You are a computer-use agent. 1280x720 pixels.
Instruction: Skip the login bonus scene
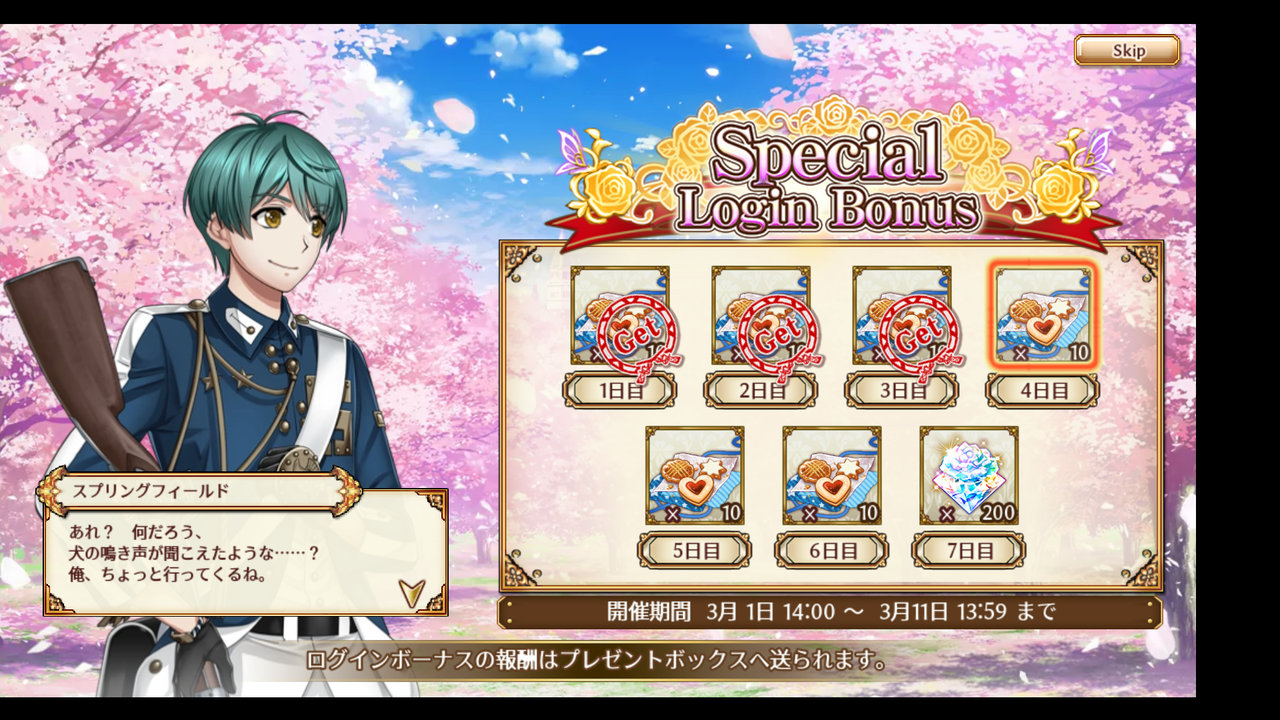click(1127, 51)
